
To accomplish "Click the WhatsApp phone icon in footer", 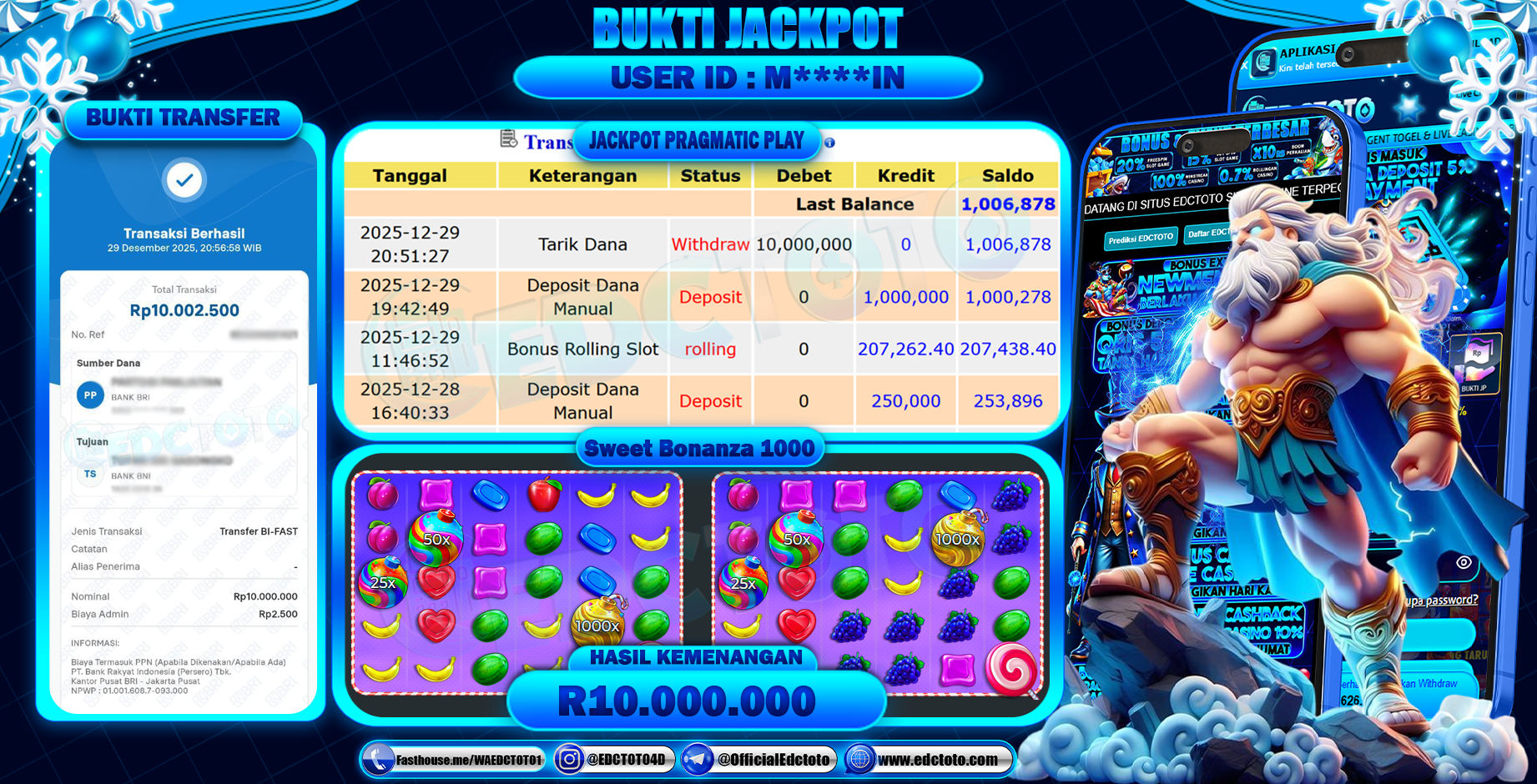I will click(377, 760).
